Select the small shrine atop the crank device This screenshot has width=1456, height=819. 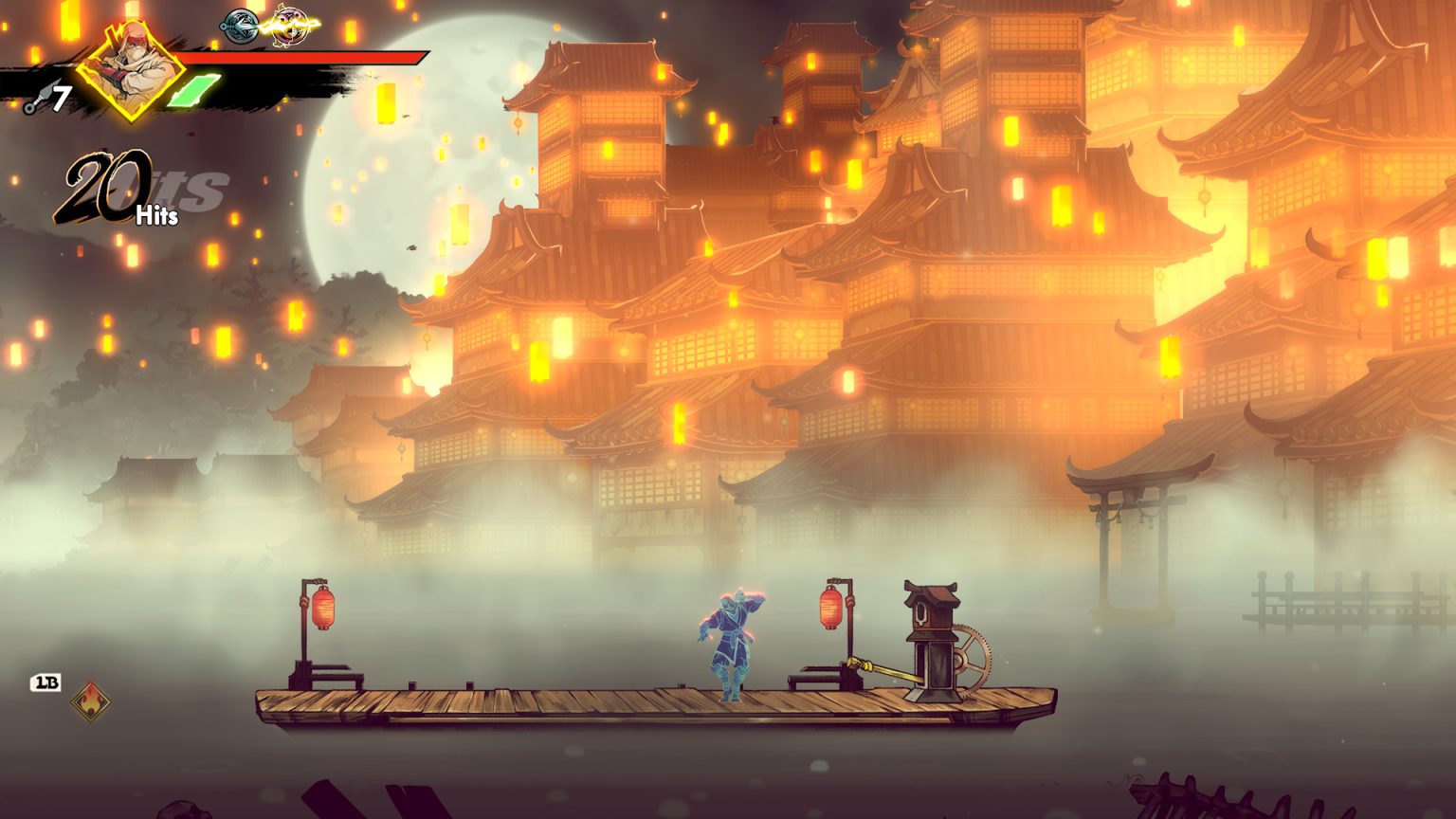click(931, 605)
